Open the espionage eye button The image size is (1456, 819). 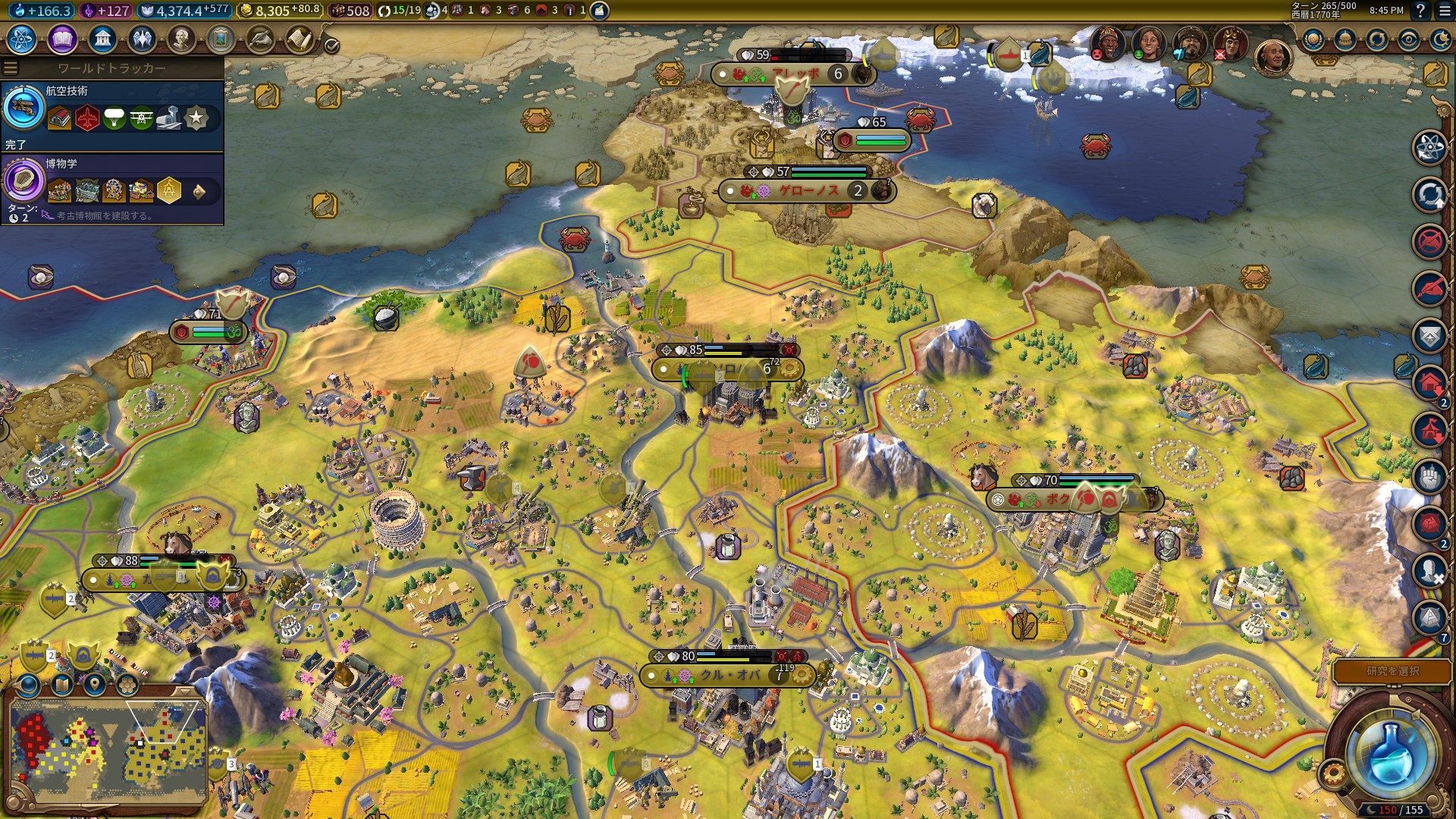(1408, 40)
